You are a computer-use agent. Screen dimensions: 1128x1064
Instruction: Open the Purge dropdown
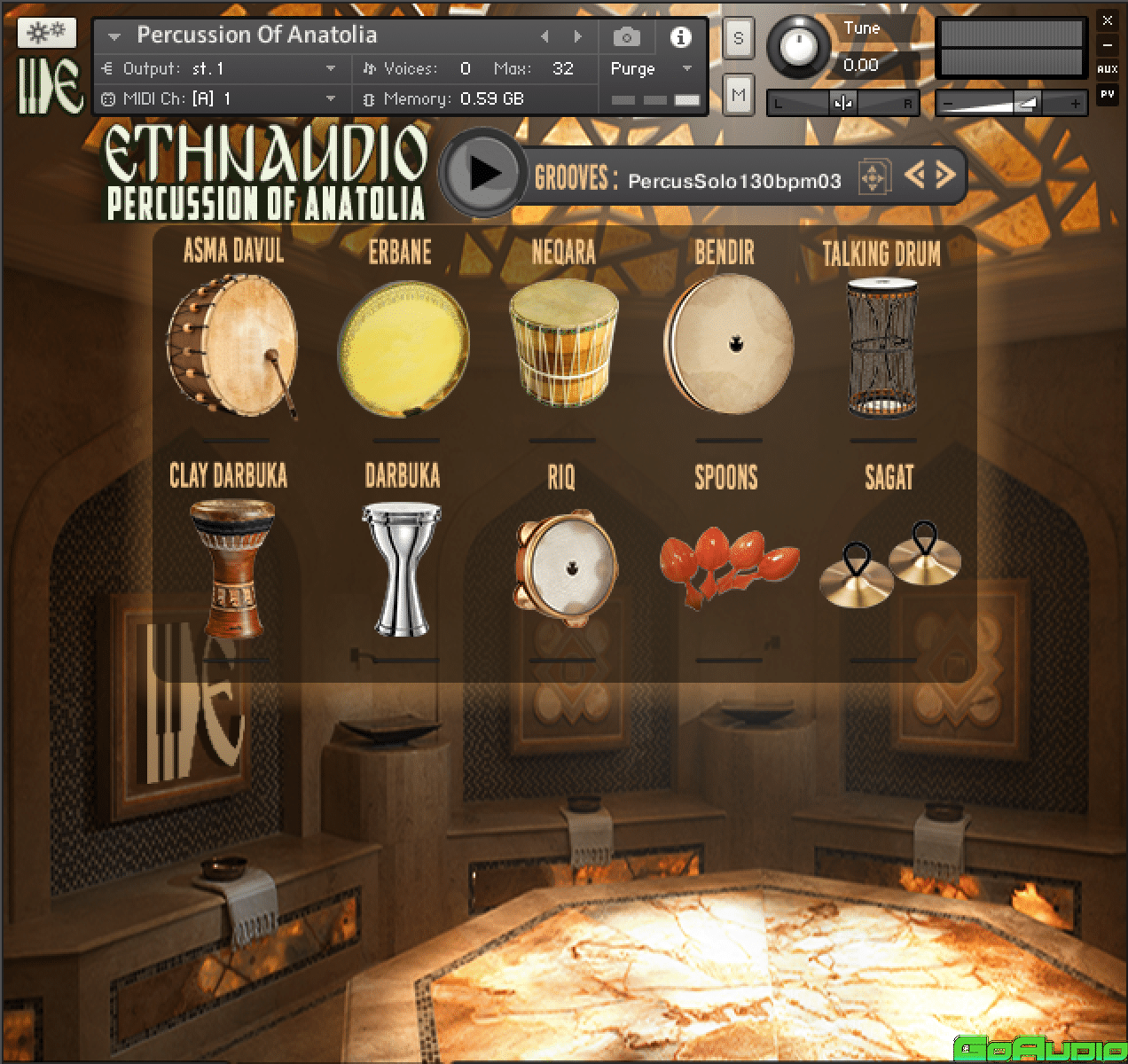tap(651, 69)
